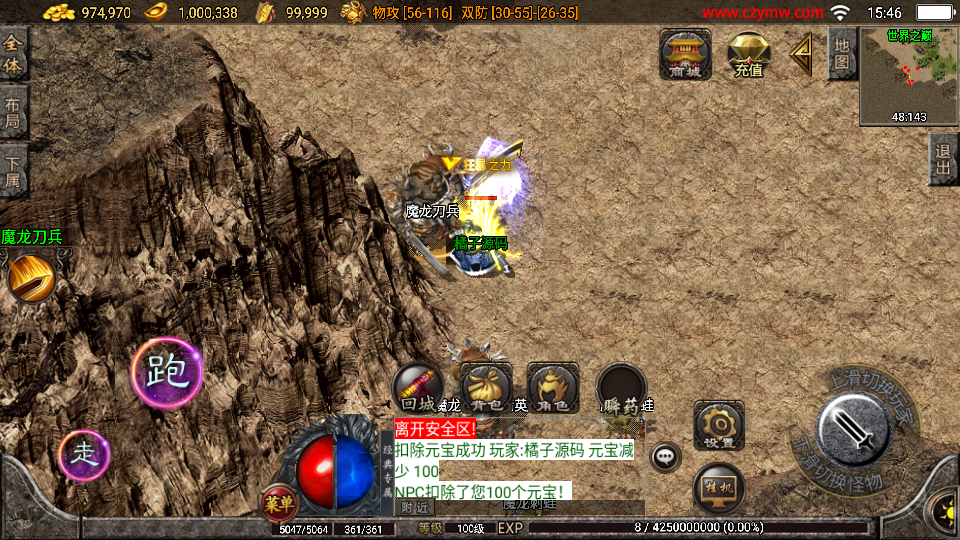960x540 pixels.
Task: Tap the 魔龙刀兵 target portrait icon
Action: pyautogui.click(x=31, y=277)
